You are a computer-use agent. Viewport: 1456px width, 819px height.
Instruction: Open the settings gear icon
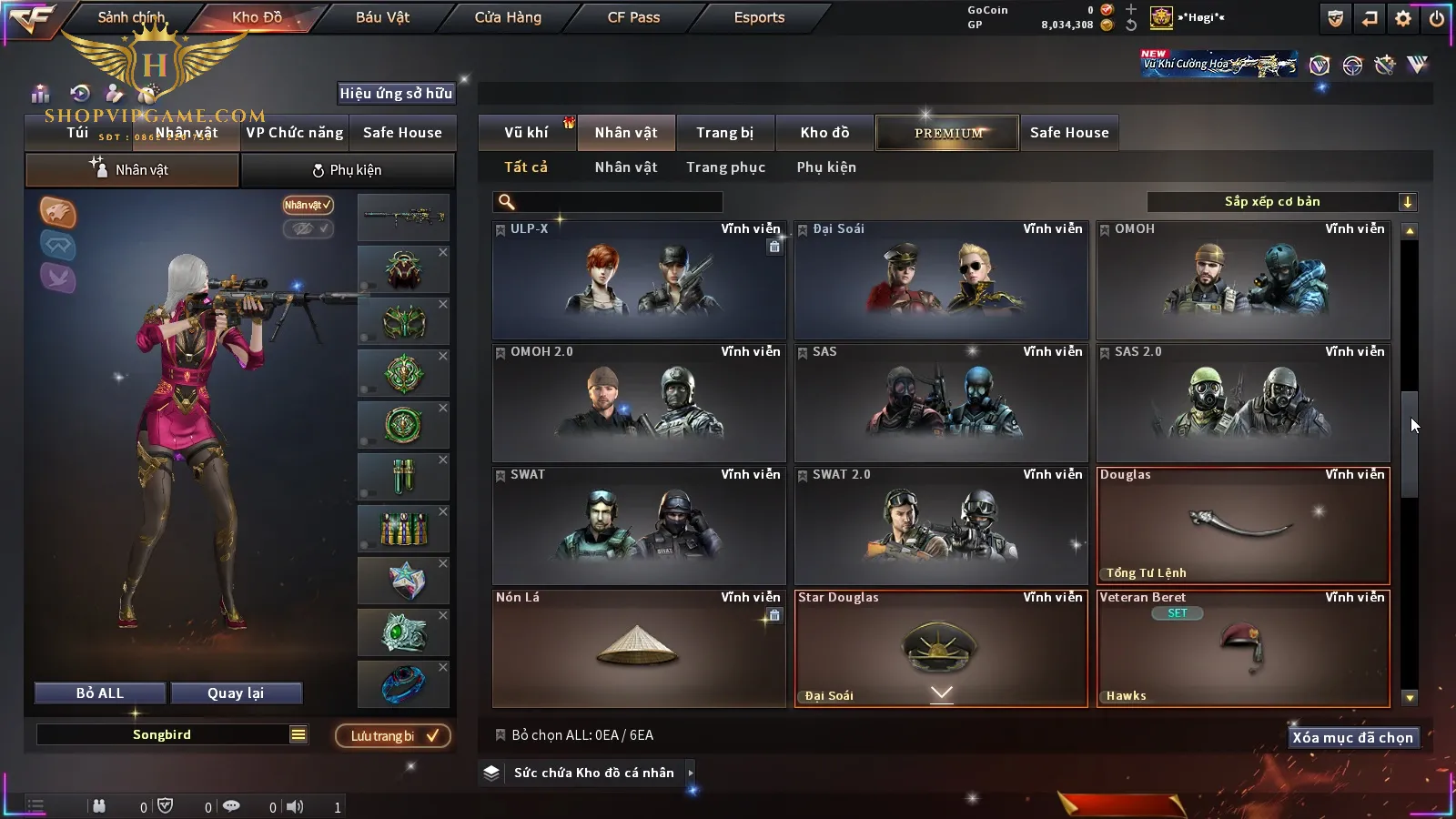pyautogui.click(x=1403, y=18)
